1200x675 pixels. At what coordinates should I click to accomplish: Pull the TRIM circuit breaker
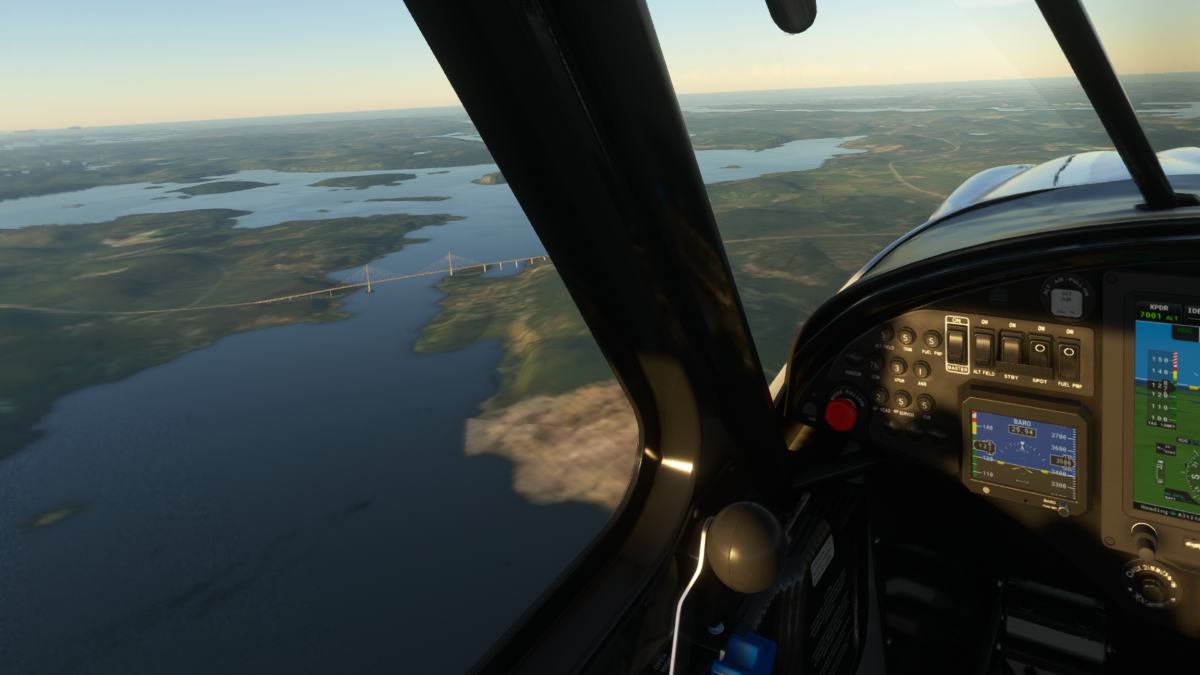point(907,337)
